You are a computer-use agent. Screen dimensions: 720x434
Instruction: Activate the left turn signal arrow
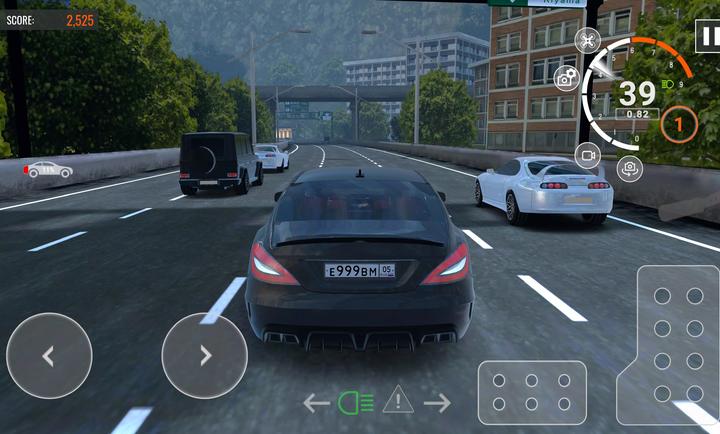click(316, 403)
